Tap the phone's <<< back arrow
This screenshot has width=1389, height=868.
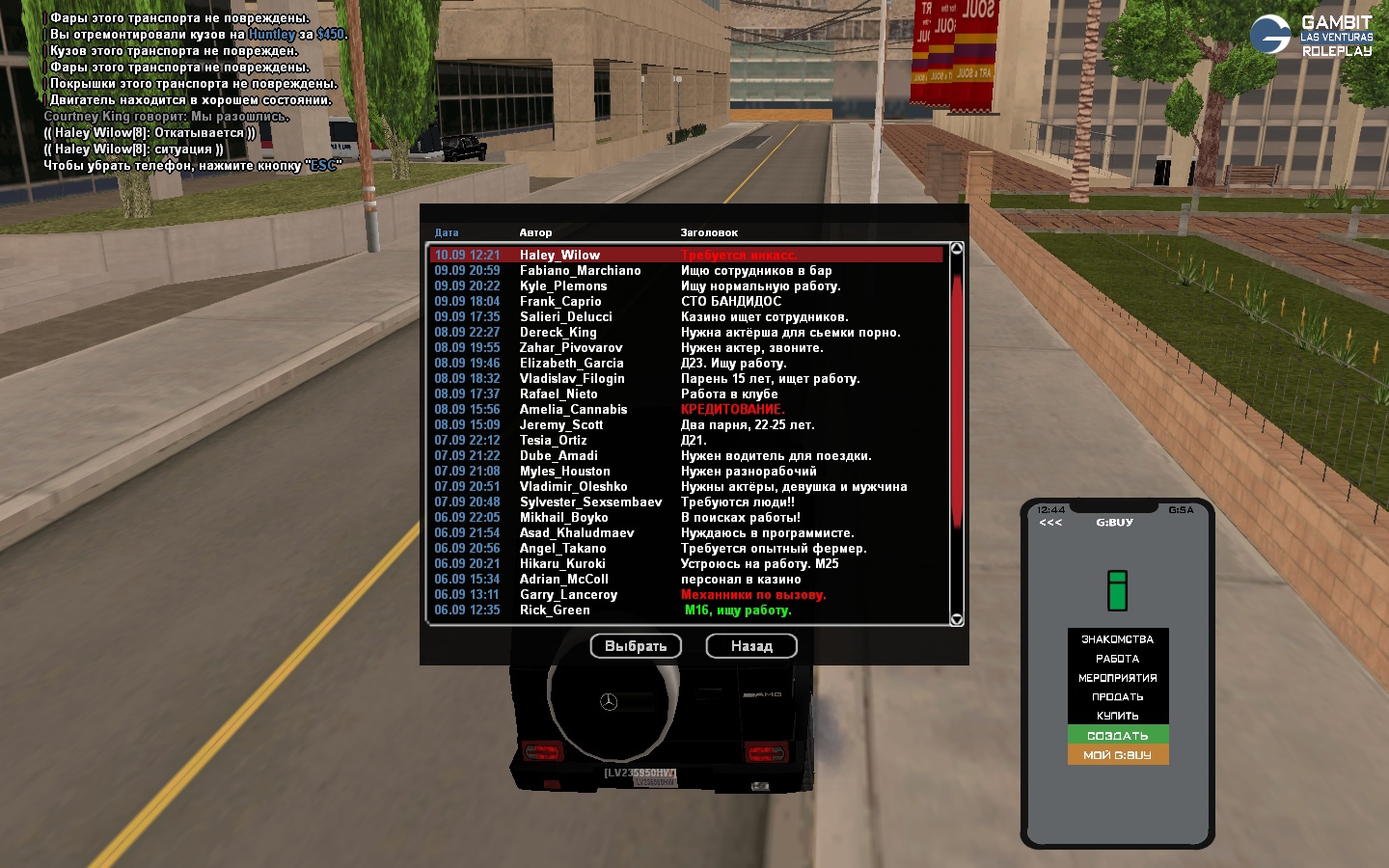[1050, 523]
